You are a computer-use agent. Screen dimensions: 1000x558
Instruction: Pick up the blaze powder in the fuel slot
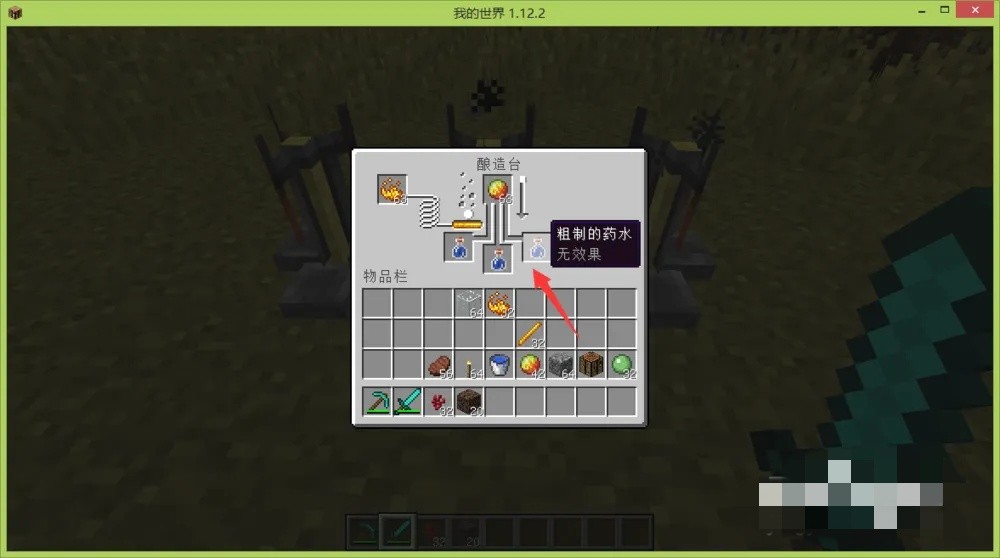tap(392, 189)
